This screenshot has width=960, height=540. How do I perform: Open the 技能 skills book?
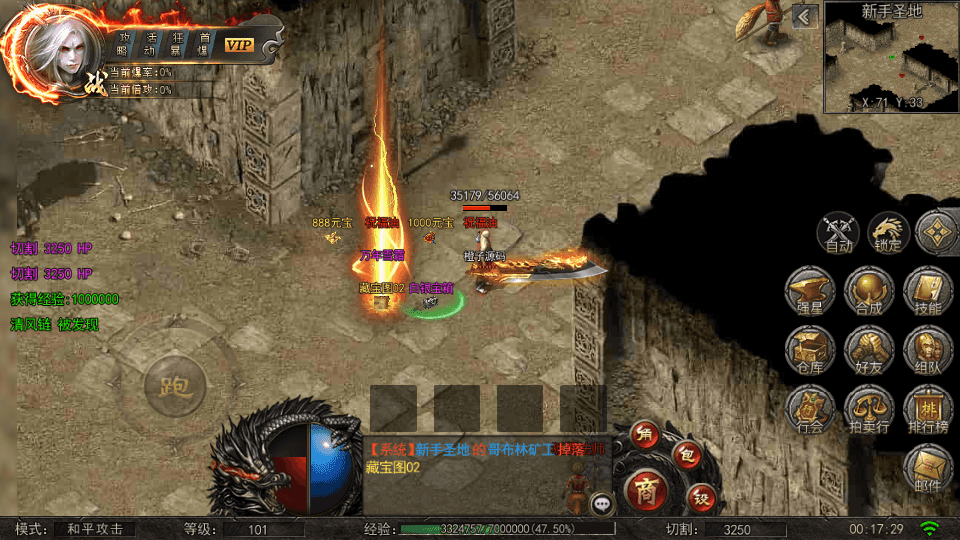pyautogui.click(x=927, y=292)
